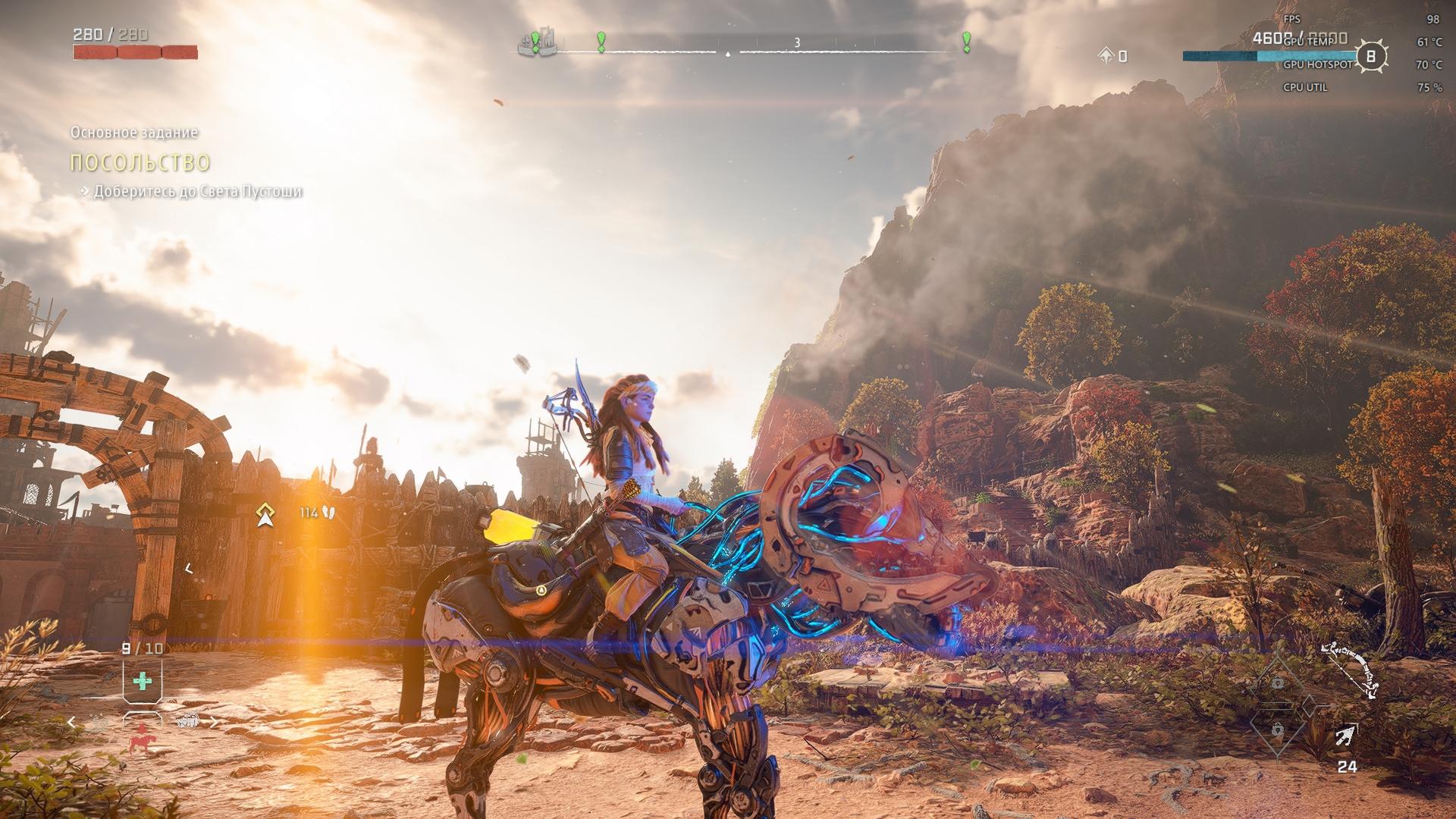Image resolution: width=1456 pixels, height=819 pixels.
Task: Cycle hunter's kit with the right arrow
Action: click(x=213, y=722)
